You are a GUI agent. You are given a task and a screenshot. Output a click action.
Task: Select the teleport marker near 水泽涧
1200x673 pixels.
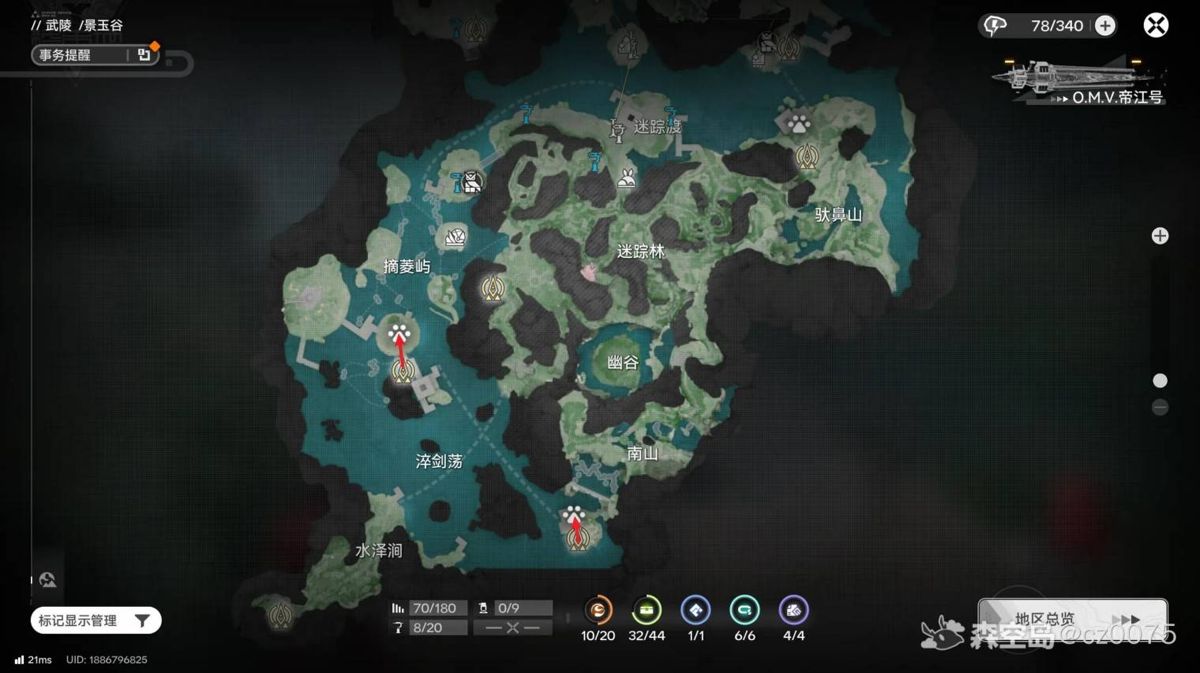click(279, 610)
